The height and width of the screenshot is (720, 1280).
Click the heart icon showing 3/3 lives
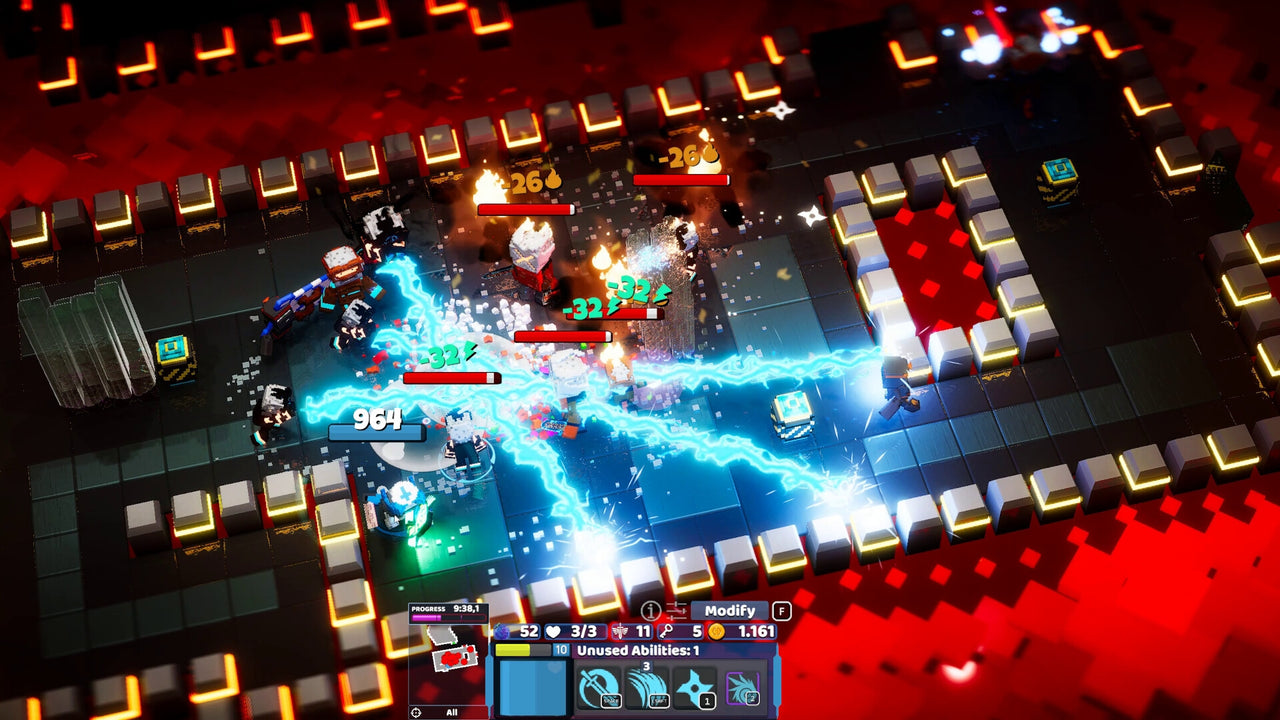point(552,631)
